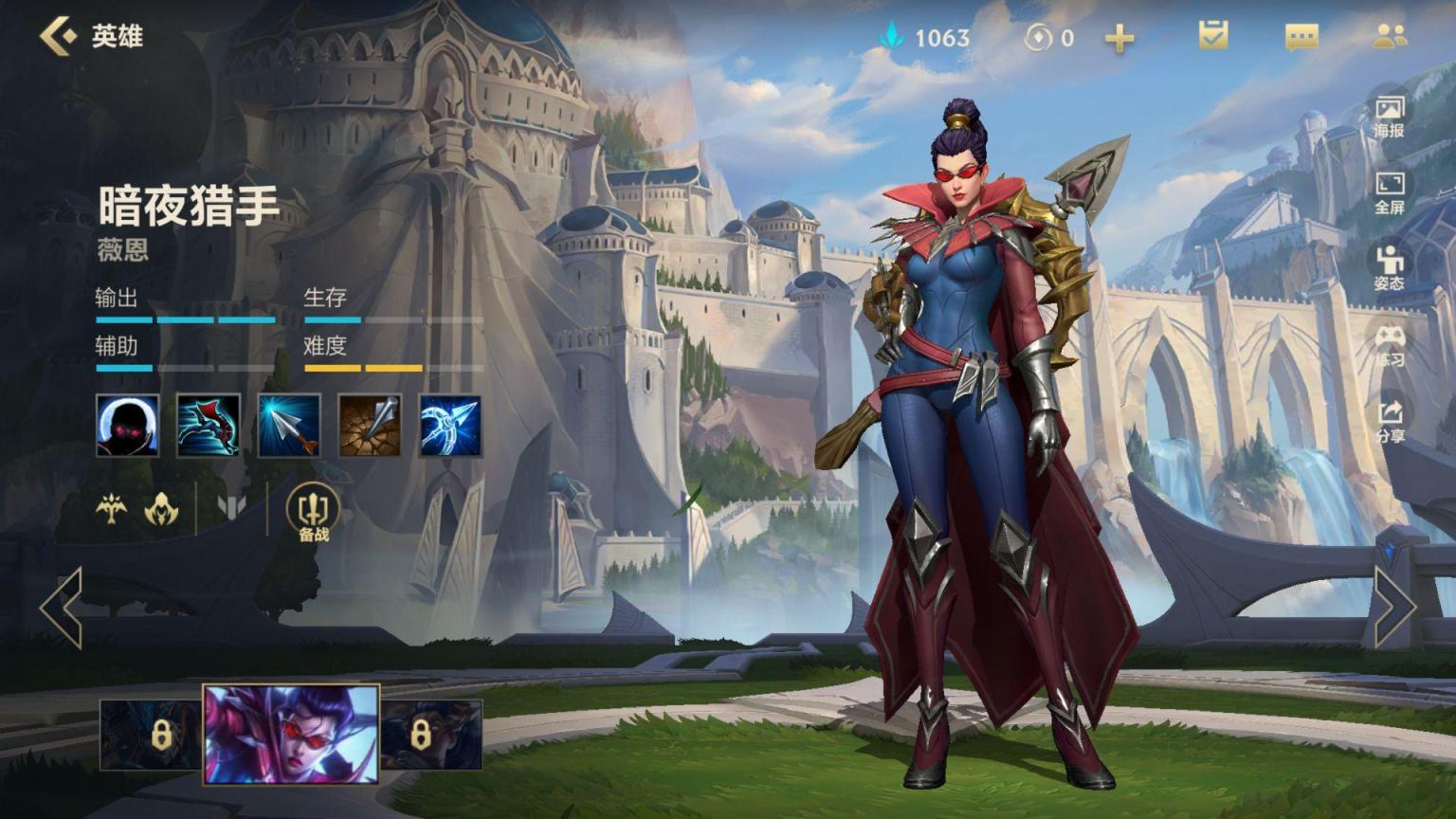Open the friends list icon
Viewport: 1456px width, 819px height.
coord(1390,36)
